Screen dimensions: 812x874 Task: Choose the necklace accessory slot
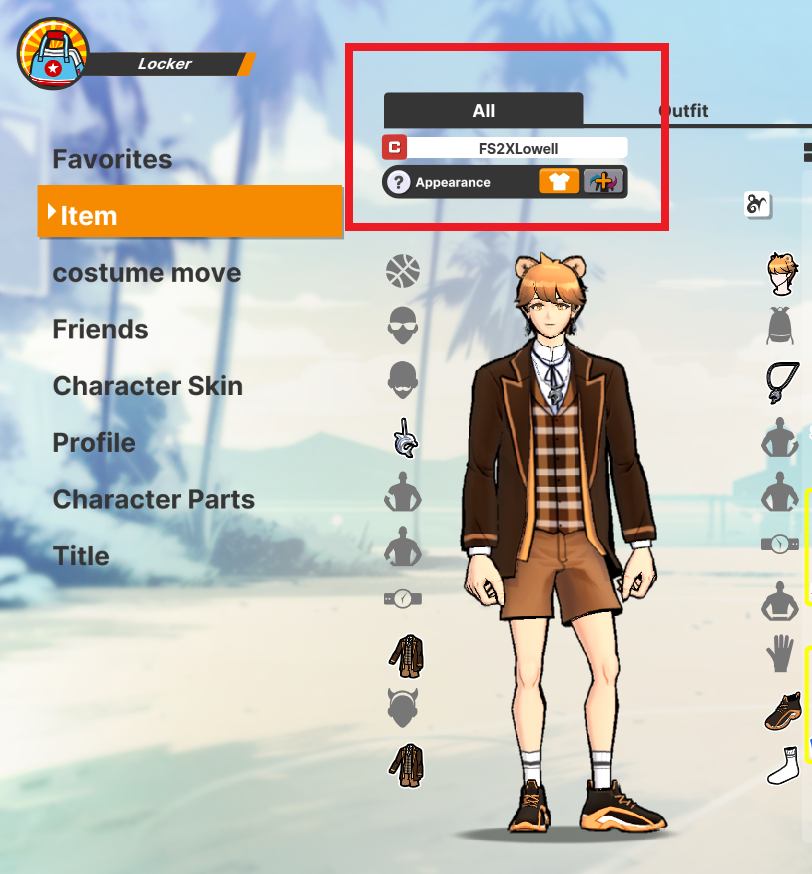coord(780,381)
